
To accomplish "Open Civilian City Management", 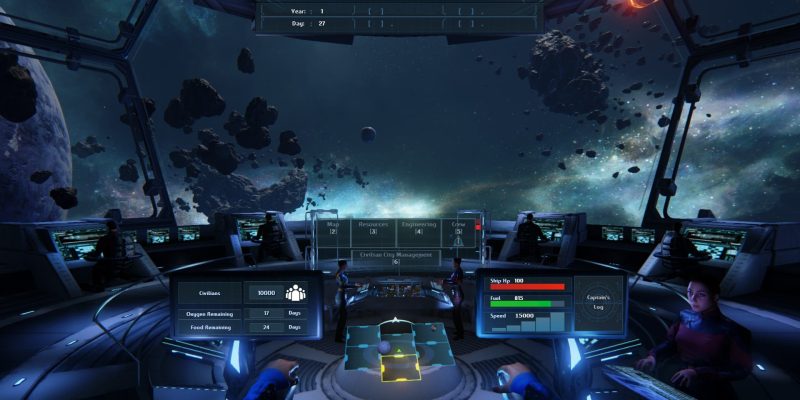I will (x=396, y=257).
